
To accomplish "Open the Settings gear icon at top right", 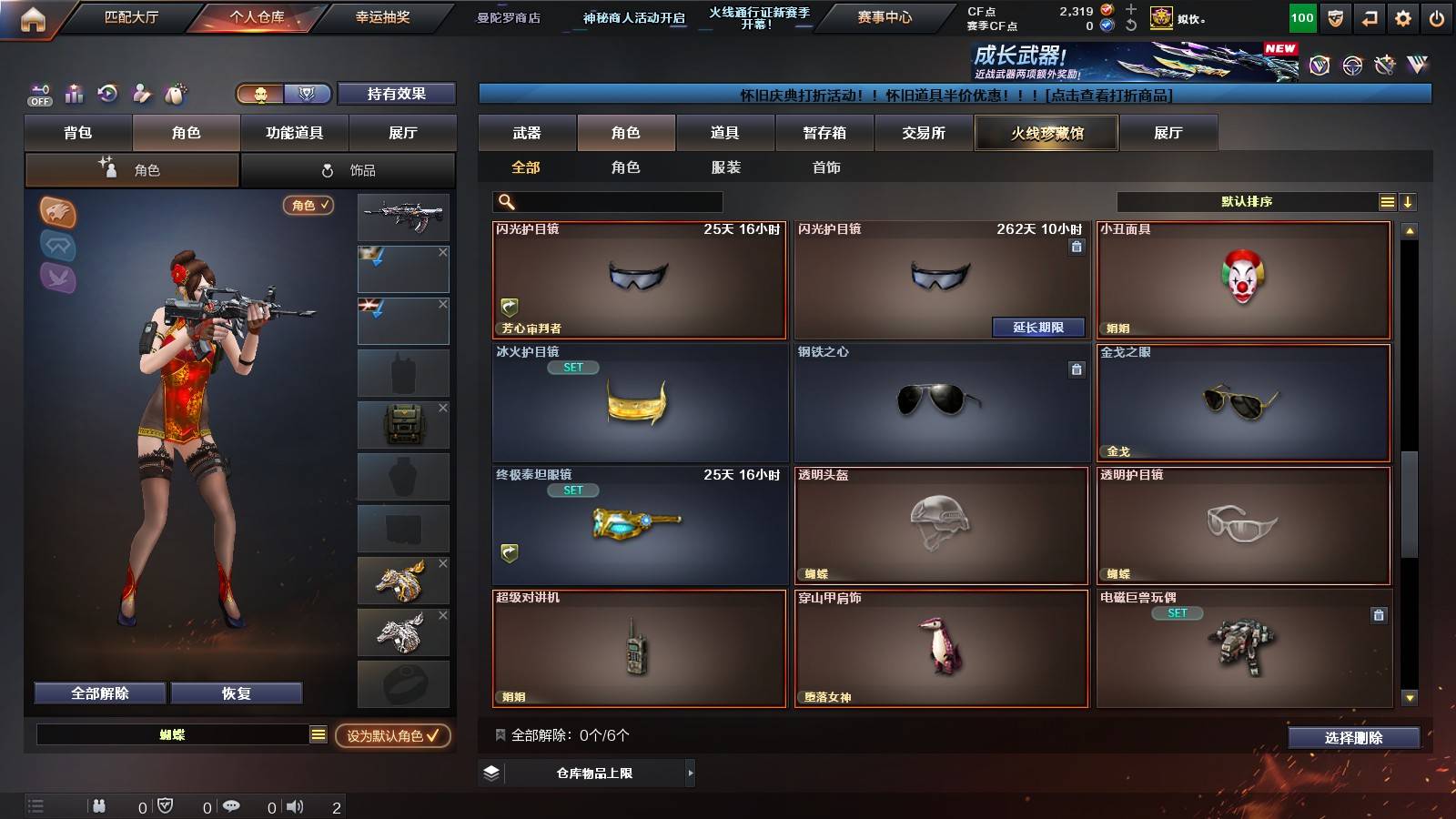I will 1402,16.
